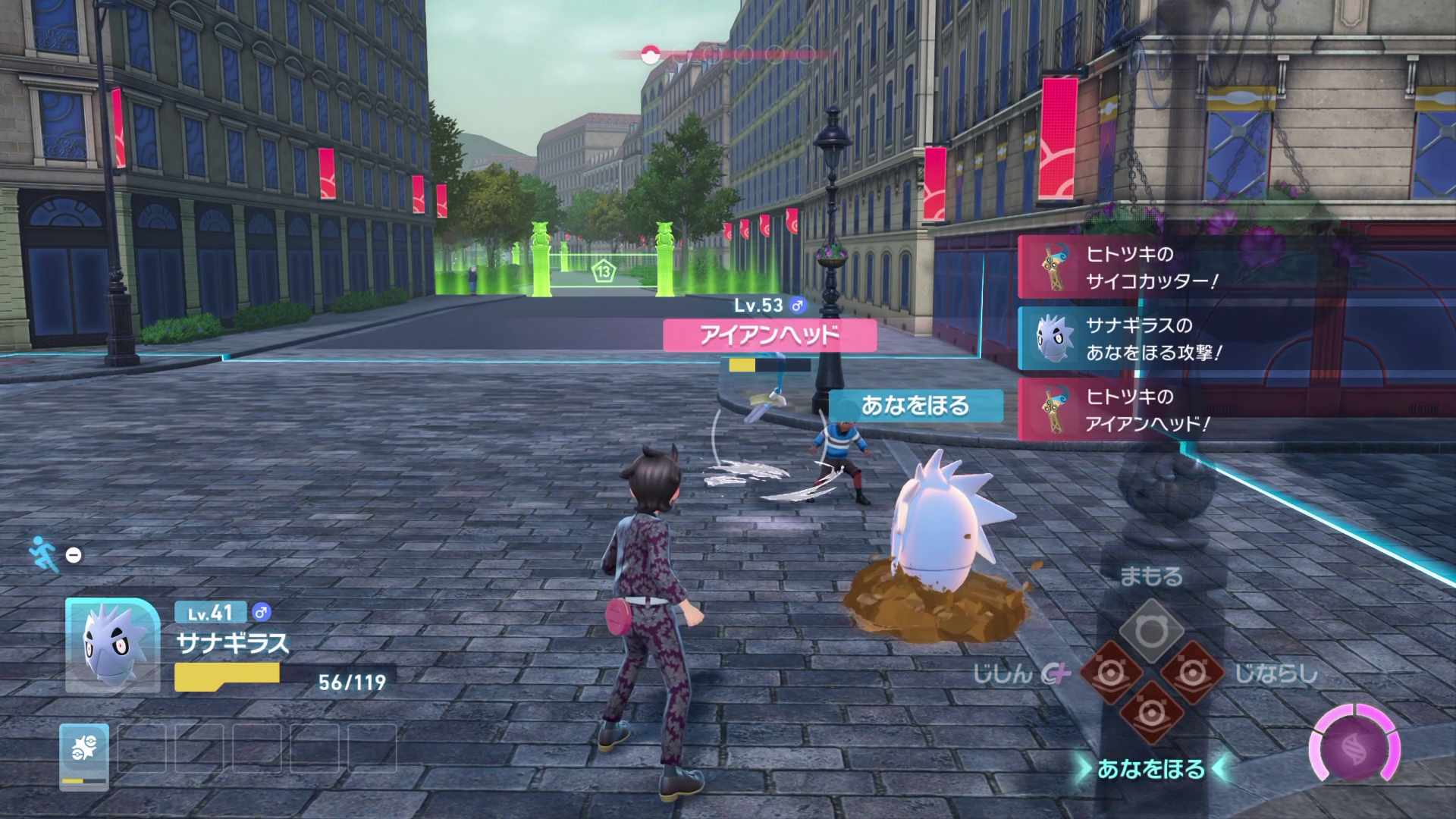
Task: Toggle the running figure icon
Action: (45, 554)
